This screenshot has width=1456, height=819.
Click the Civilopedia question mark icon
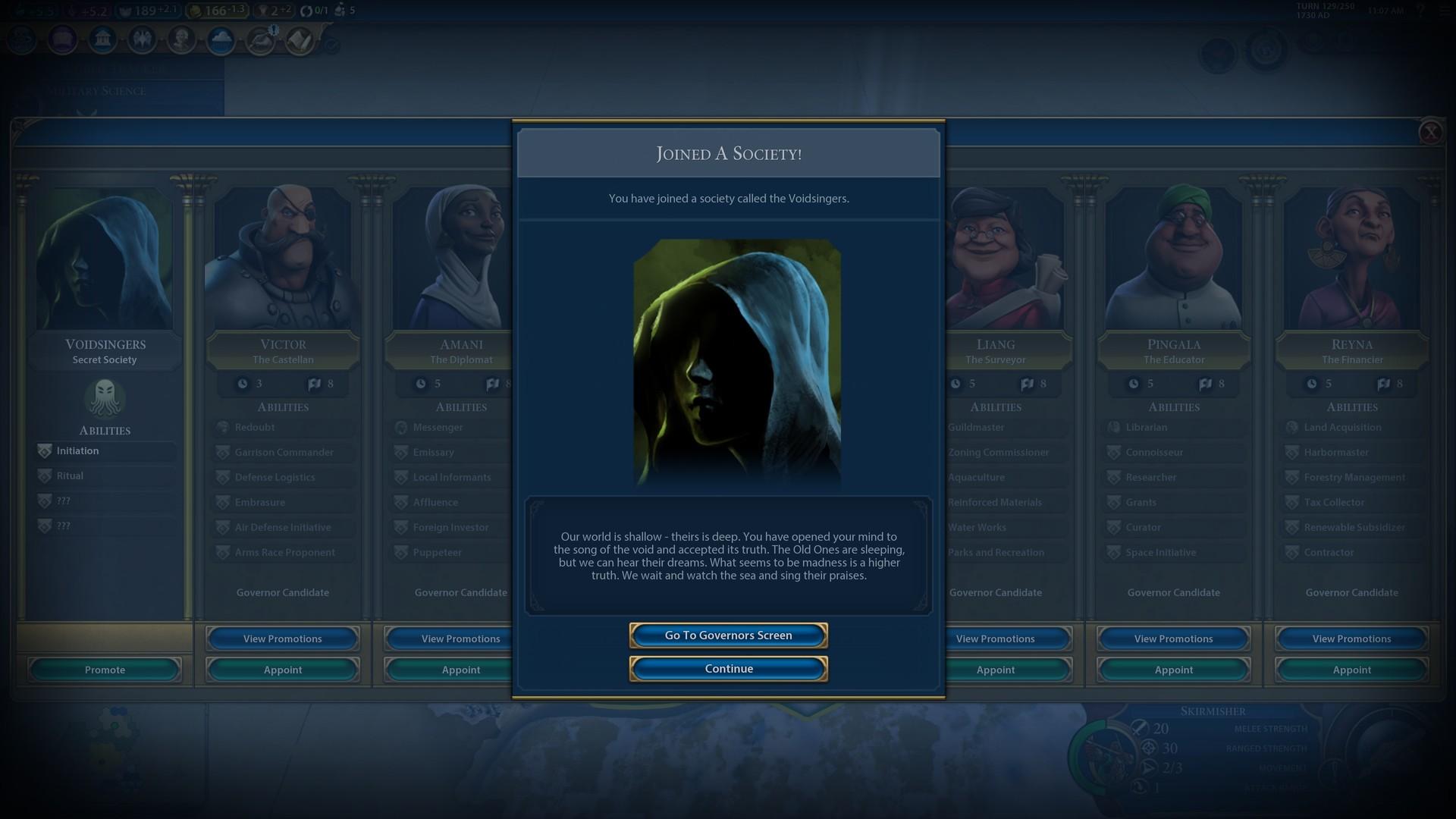1421,11
